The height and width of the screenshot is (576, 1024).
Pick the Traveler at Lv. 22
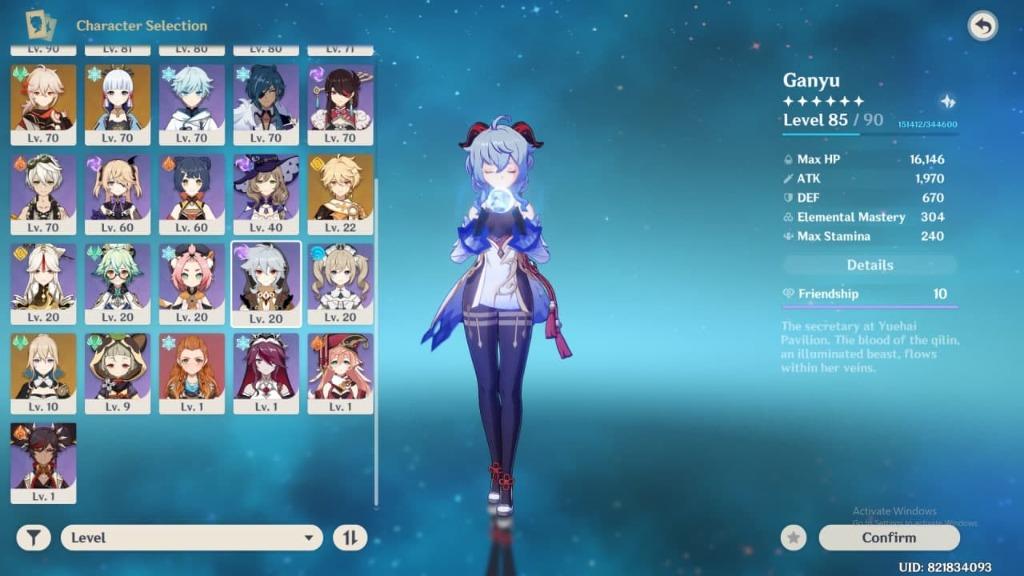340,189
